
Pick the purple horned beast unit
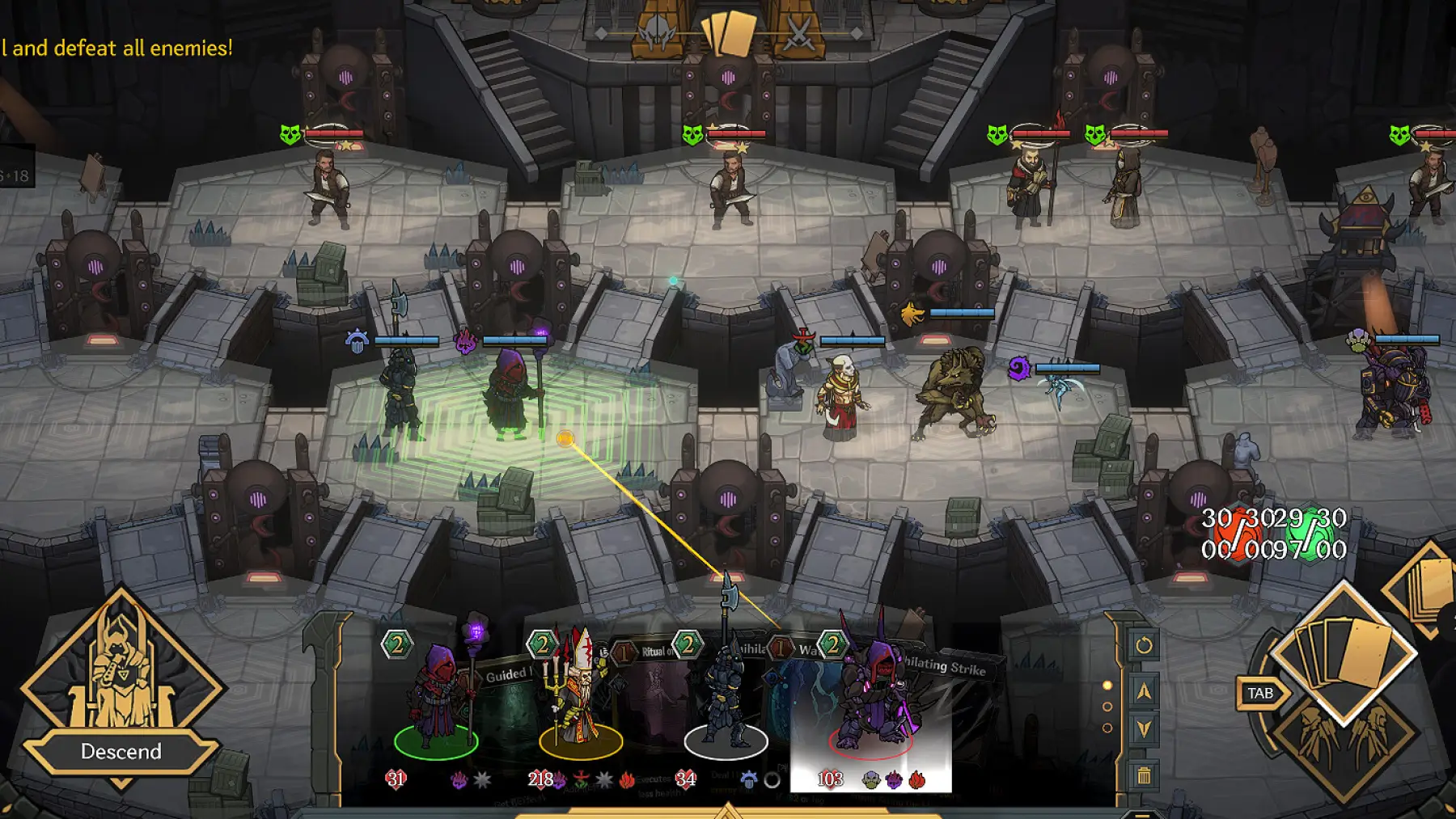coord(872,695)
